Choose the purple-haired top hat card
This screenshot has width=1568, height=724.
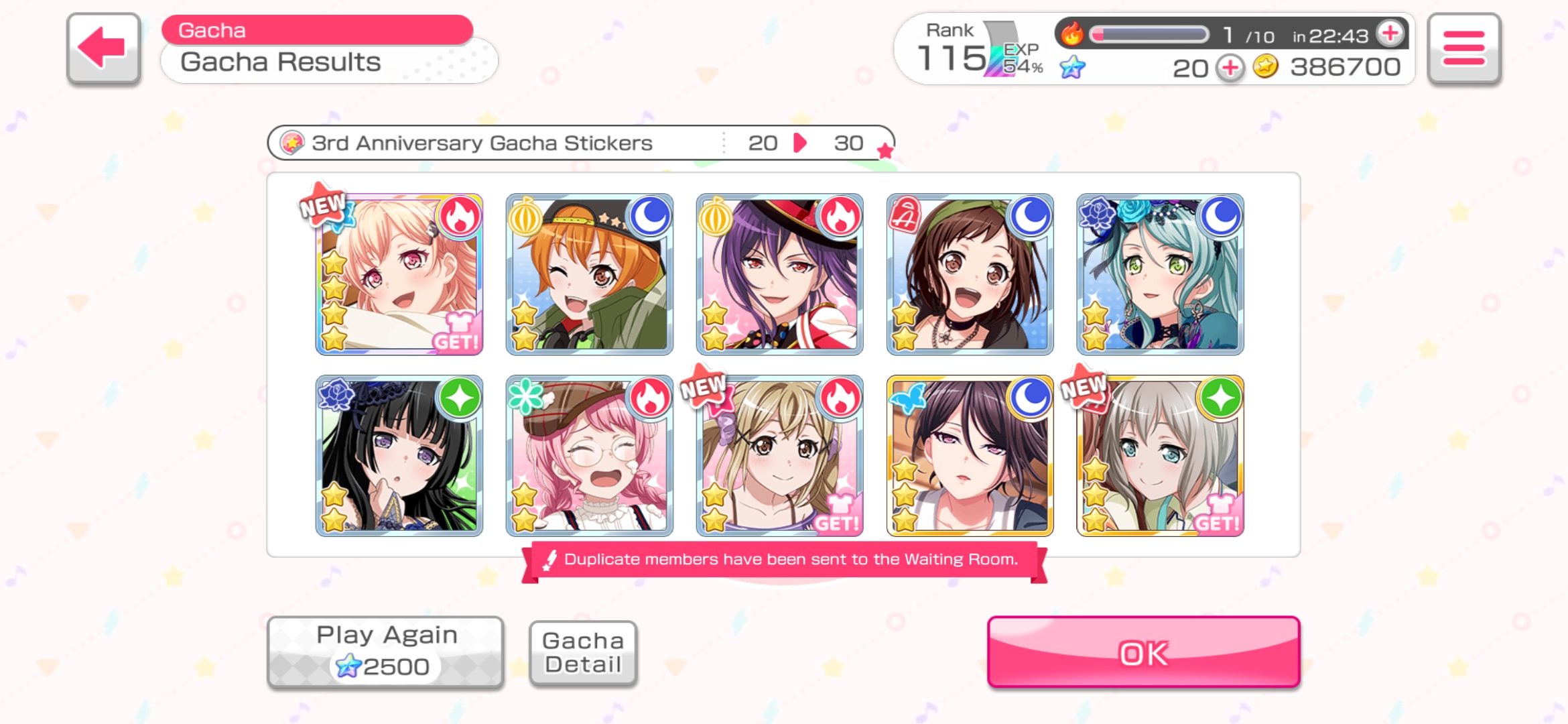click(780, 274)
